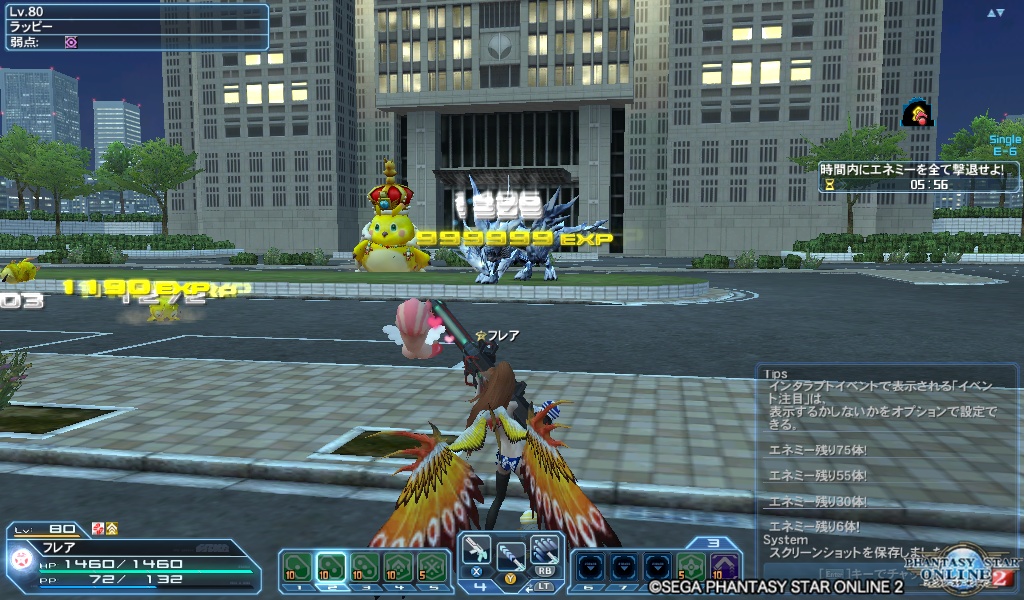Click the red class emblem on player panel
Screen dimensions: 1024x600
[x=21, y=562]
